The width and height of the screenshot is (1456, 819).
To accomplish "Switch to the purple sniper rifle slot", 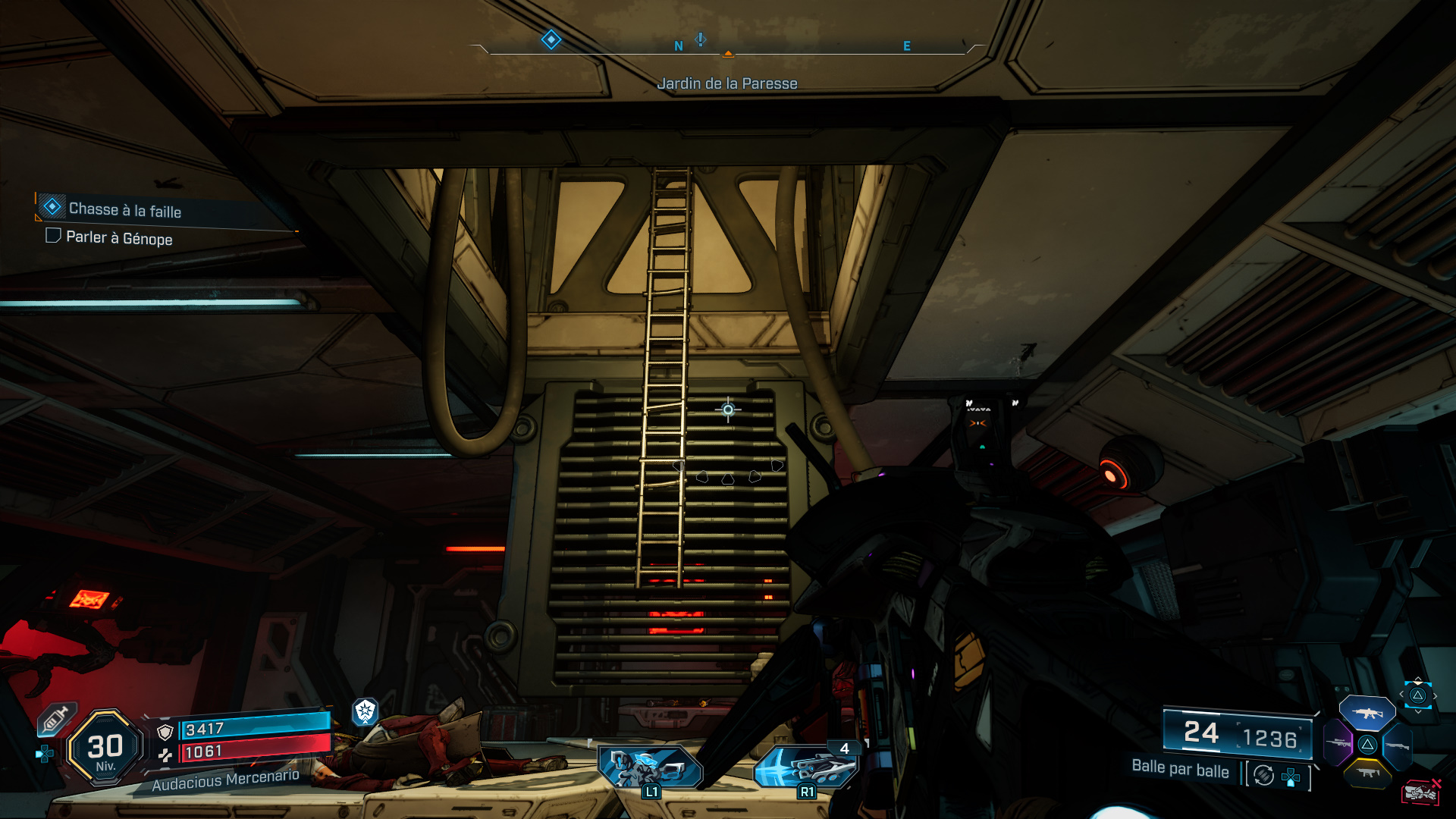I will point(1338,743).
